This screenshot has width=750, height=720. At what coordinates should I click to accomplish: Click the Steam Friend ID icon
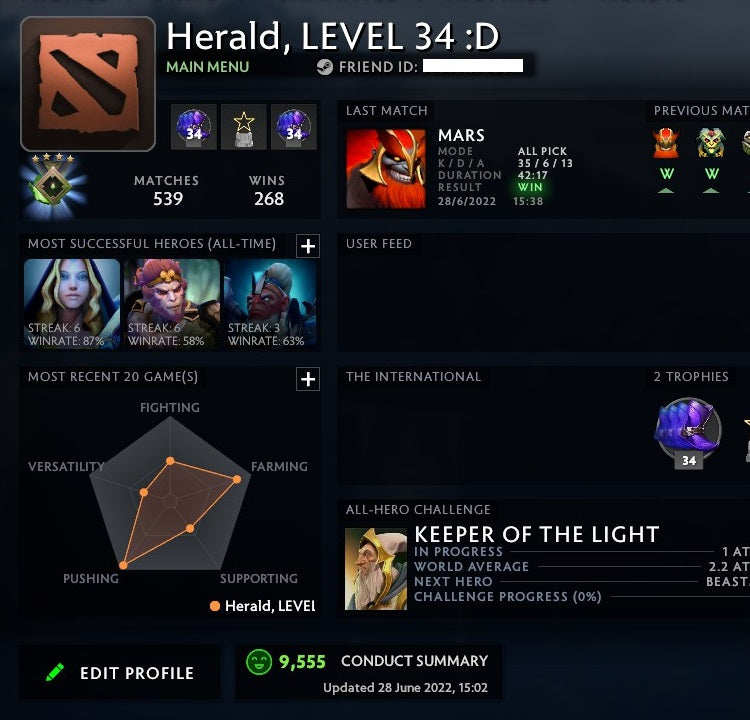[325, 67]
